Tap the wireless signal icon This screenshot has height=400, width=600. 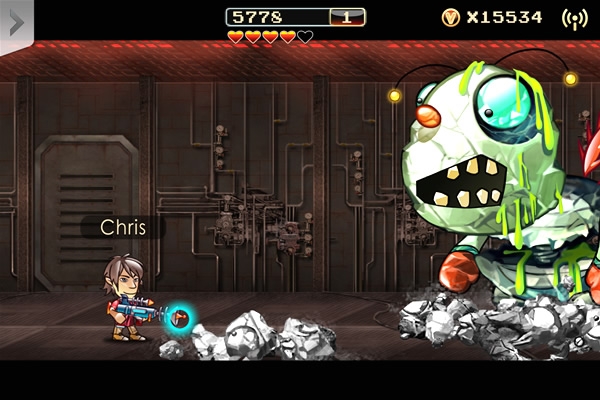click(x=574, y=18)
